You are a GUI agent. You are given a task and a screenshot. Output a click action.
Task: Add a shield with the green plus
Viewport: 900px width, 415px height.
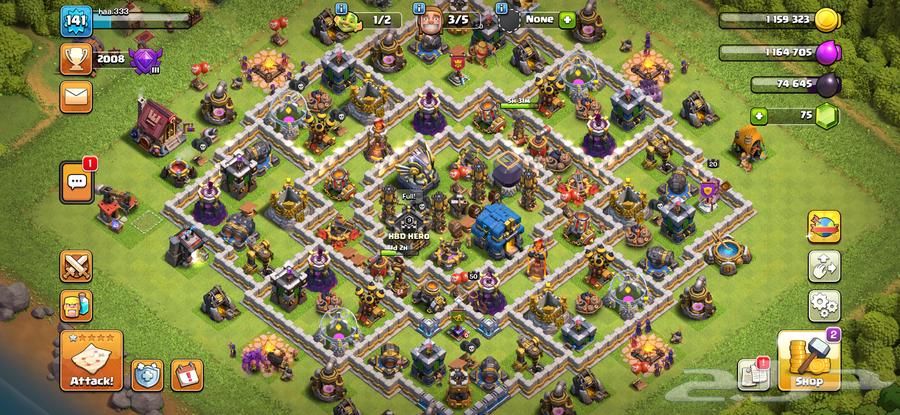[567, 18]
